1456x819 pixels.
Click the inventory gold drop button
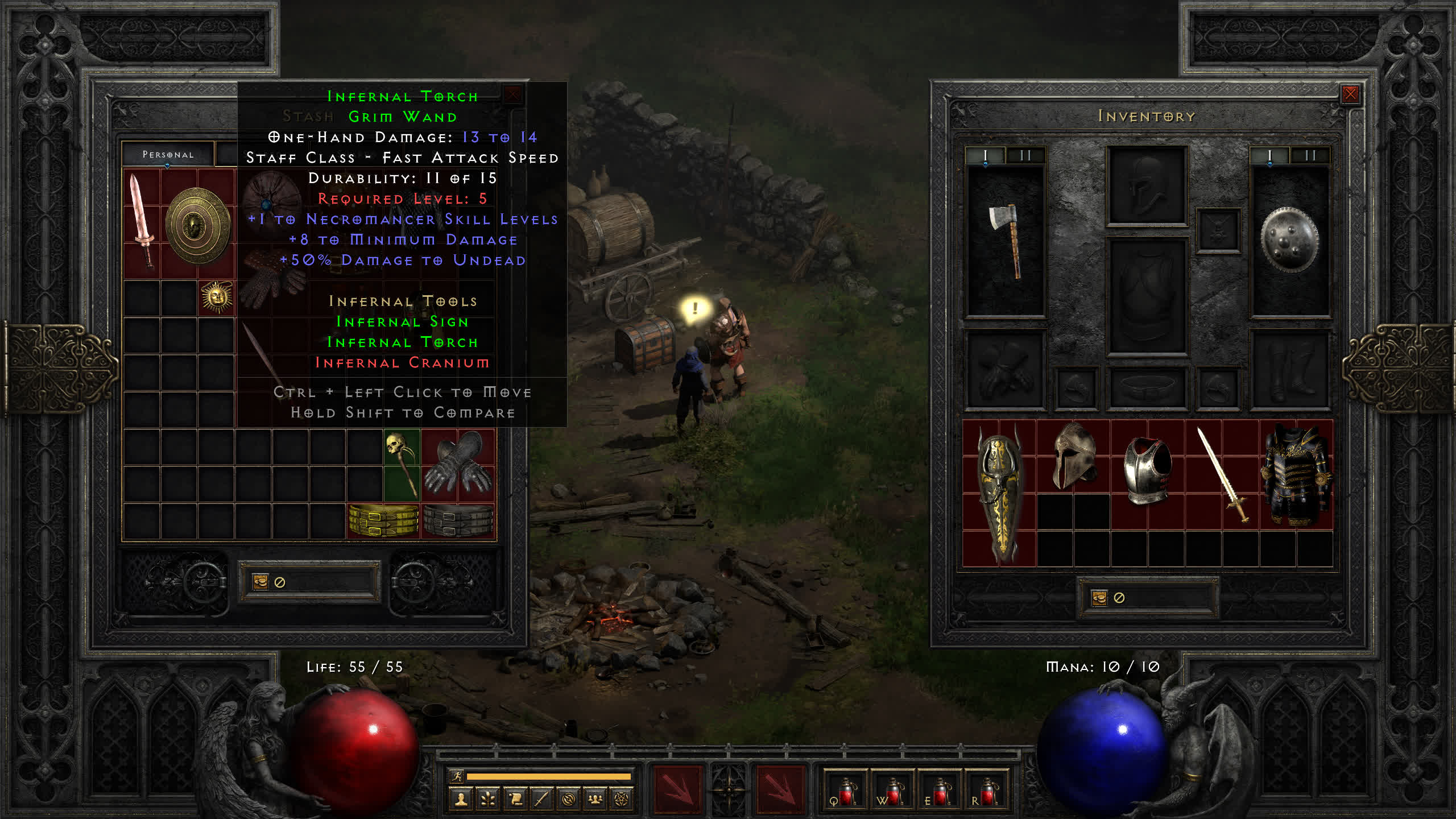1099,598
